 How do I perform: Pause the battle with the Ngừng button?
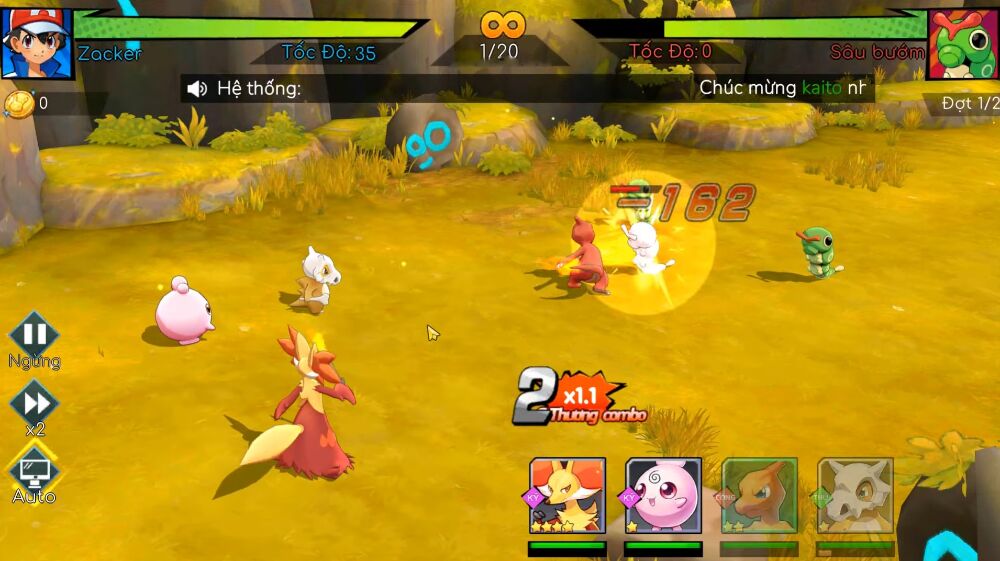click(35, 335)
